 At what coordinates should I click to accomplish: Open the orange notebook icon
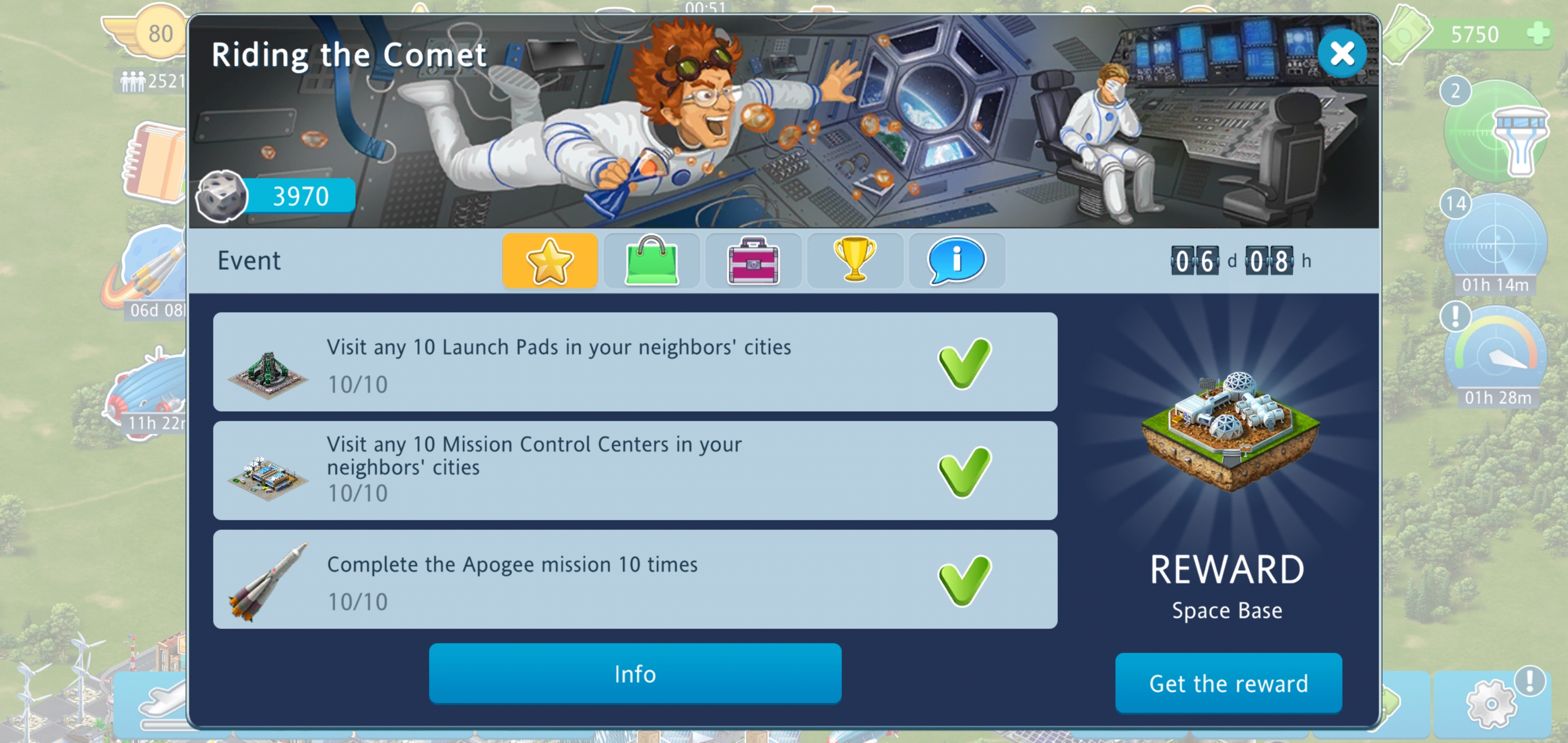coord(155,161)
